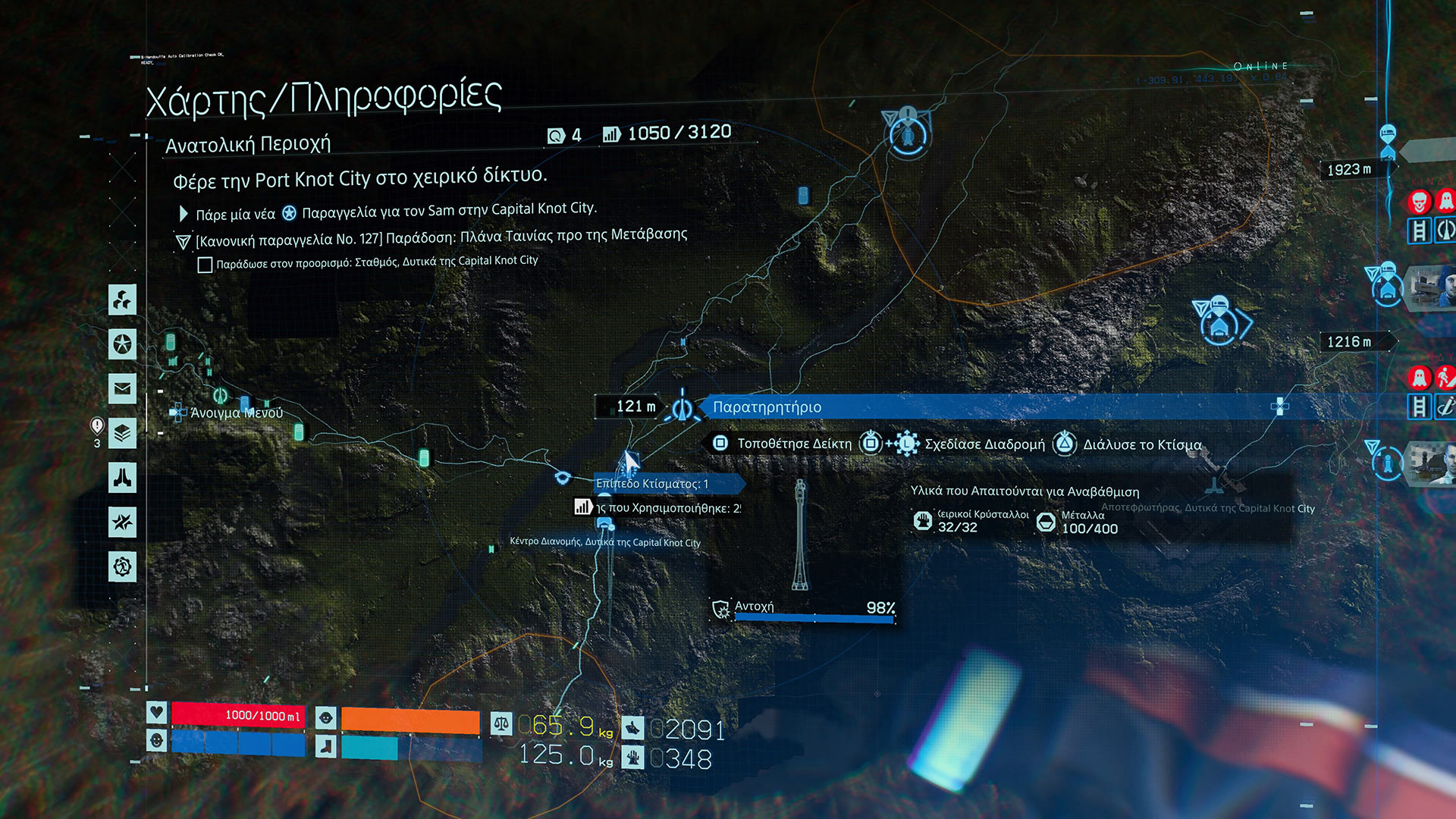Open the praying hands sidebar icon
The image size is (1456, 819).
[122, 478]
